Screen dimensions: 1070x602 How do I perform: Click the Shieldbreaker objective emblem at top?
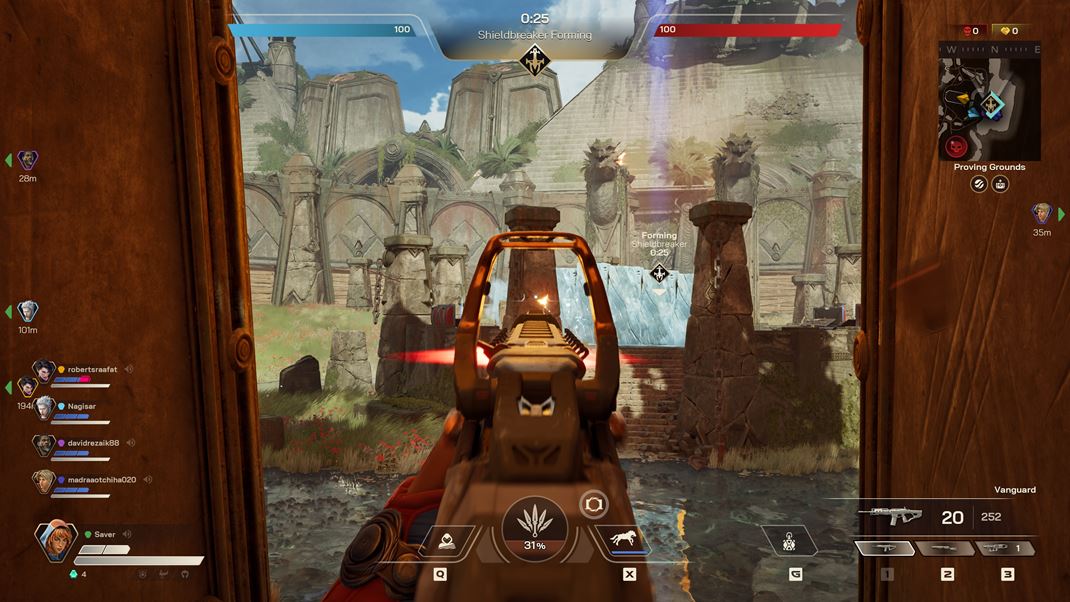click(535, 61)
